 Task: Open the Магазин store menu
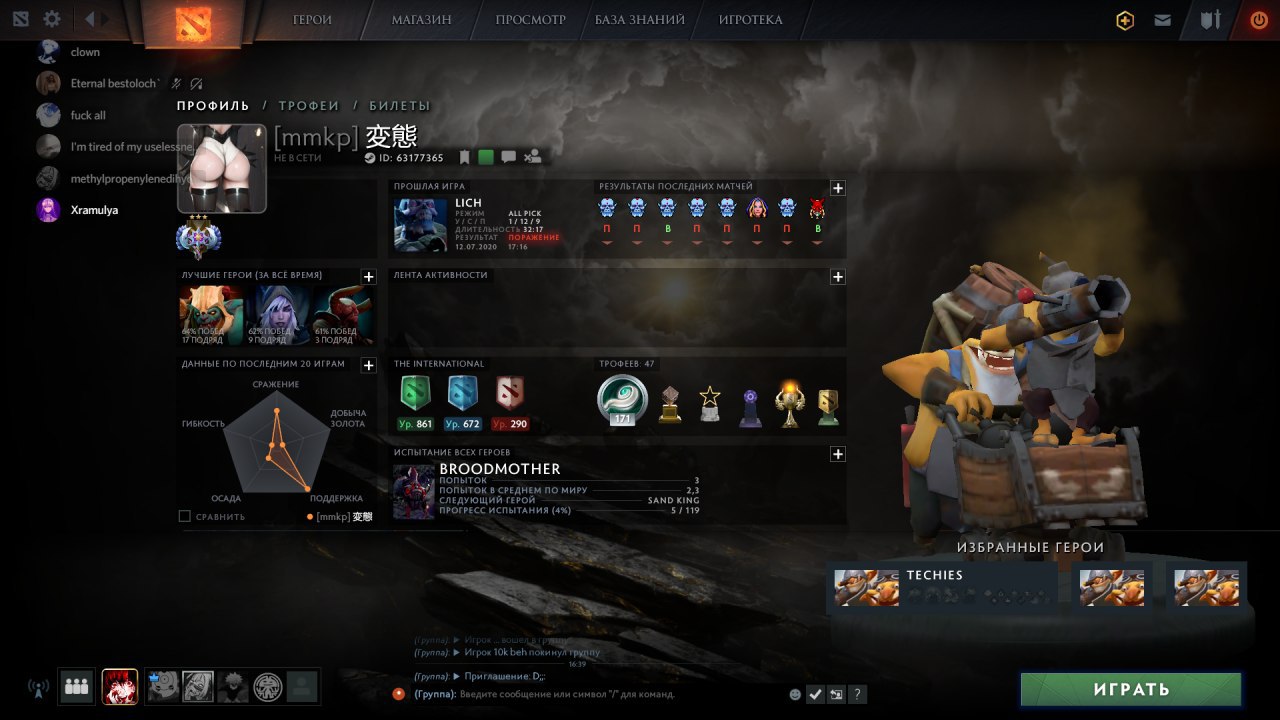(421, 20)
